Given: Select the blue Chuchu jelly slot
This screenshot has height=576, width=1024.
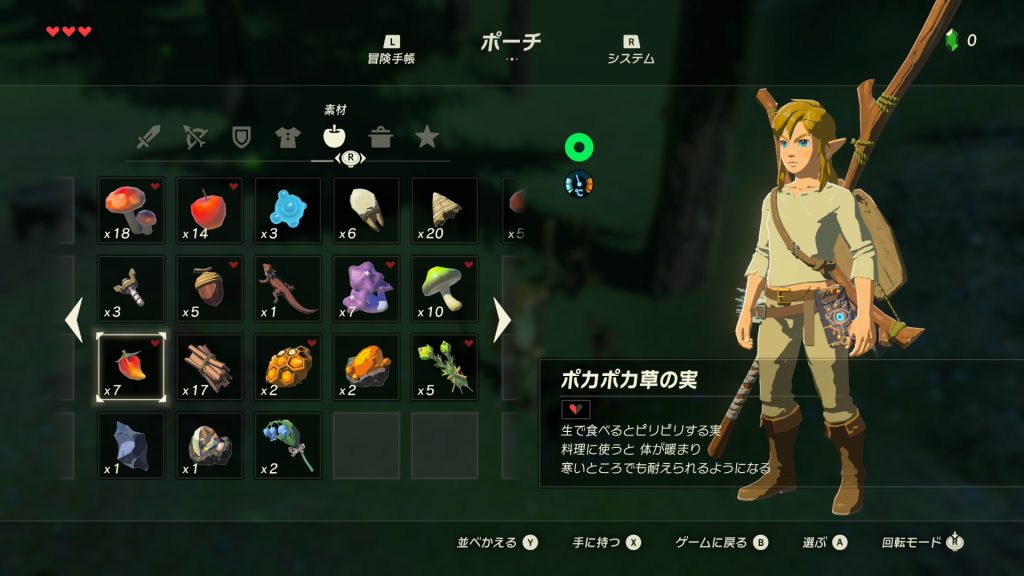Looking at the screenshot, I should coord(288,211).
